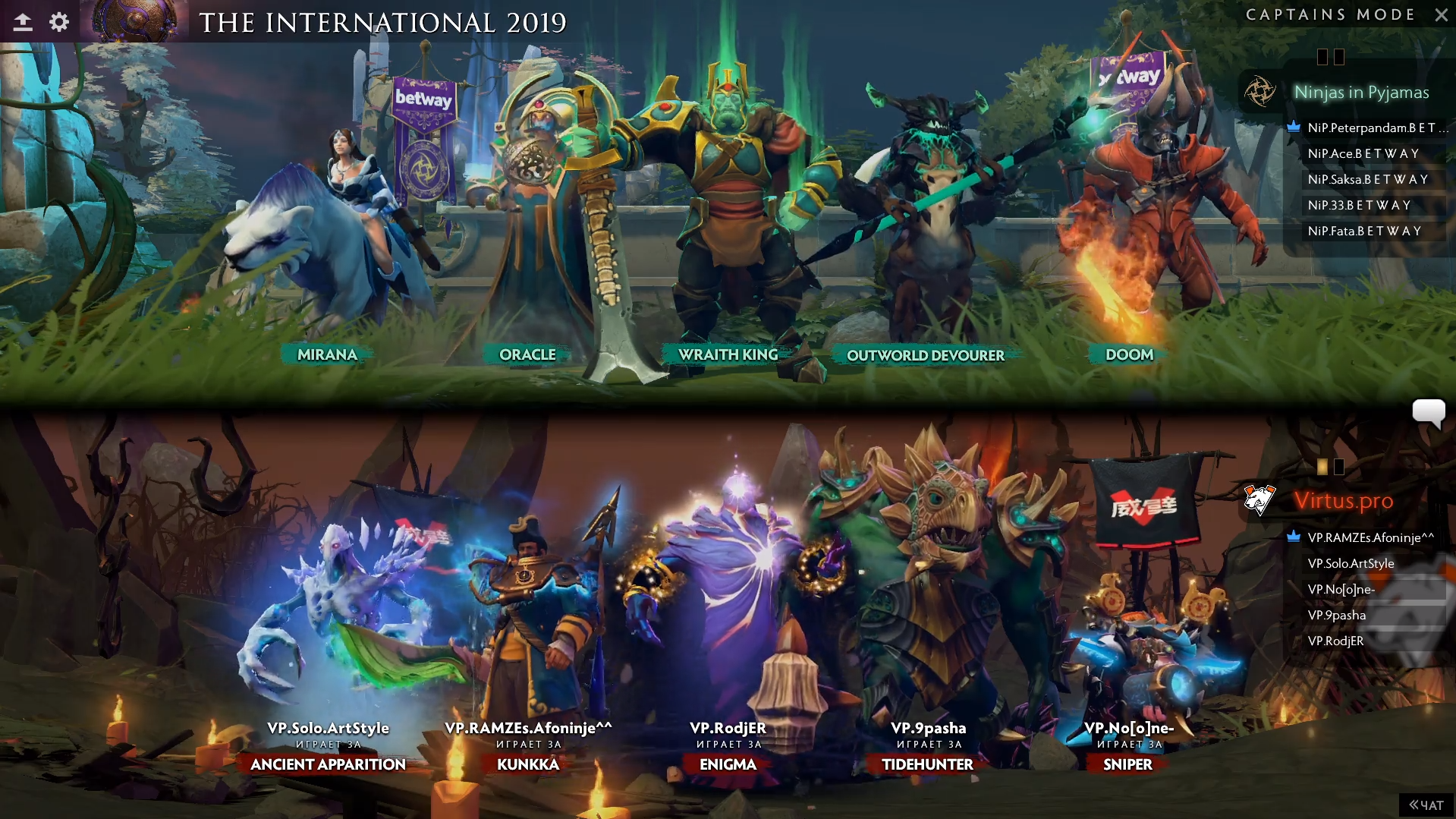Select VP.9pasha in the roster list
The width and height of the screenshot is (1456, 819).
pyautogui.click(x=1336, y=615)
